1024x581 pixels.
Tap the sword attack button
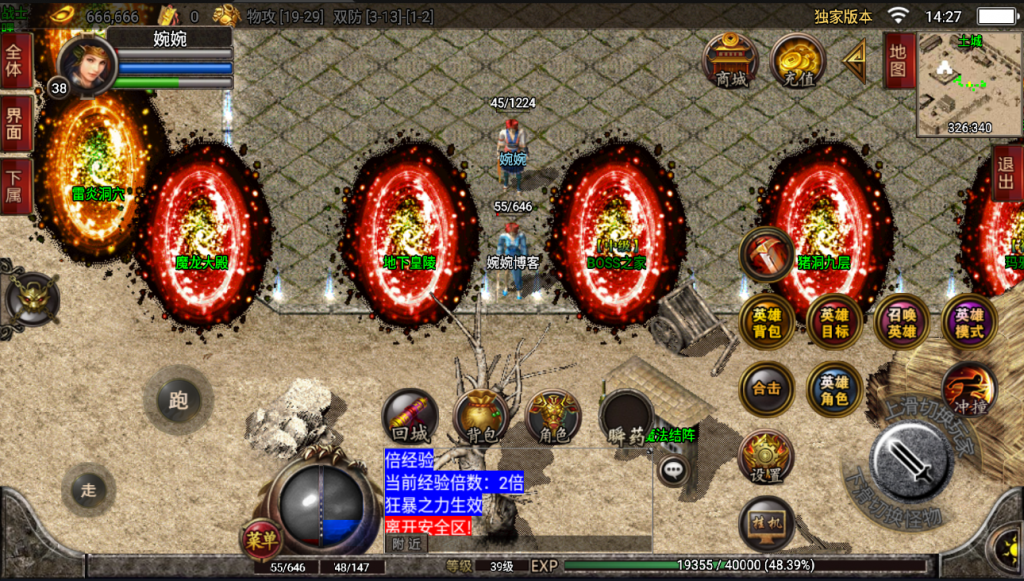pyautogui.click(x=910, y=458)
